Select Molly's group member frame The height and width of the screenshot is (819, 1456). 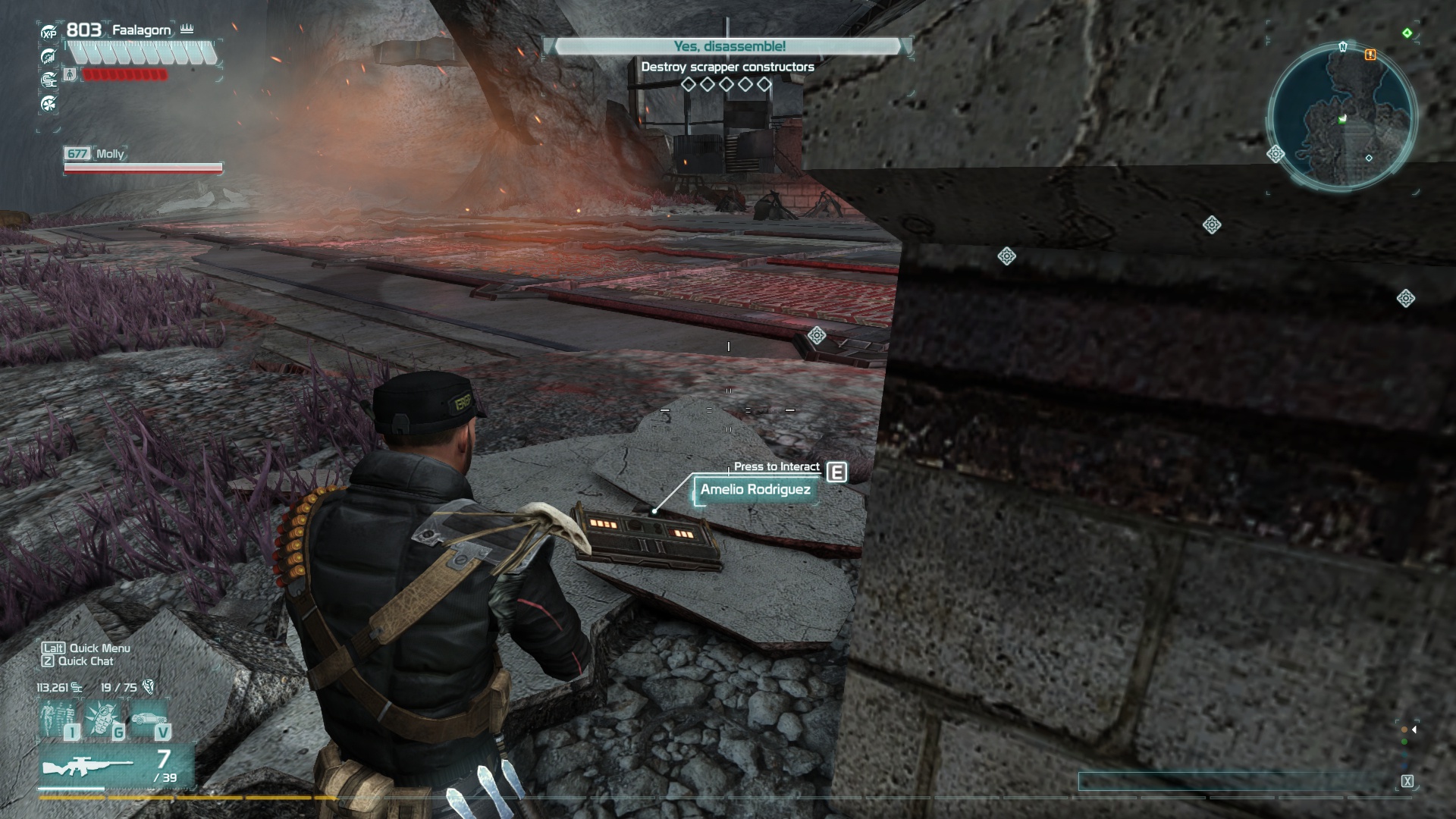[x=143, y=160]
